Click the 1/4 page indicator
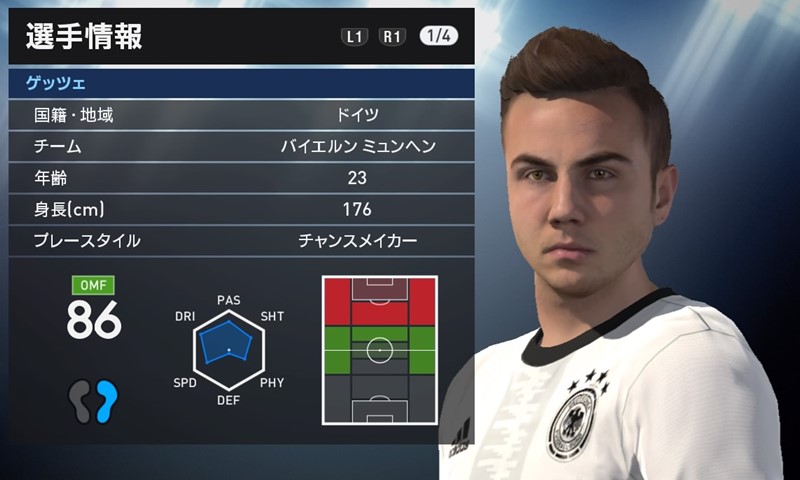Screen dimensions: 800x480 [439, 36]
